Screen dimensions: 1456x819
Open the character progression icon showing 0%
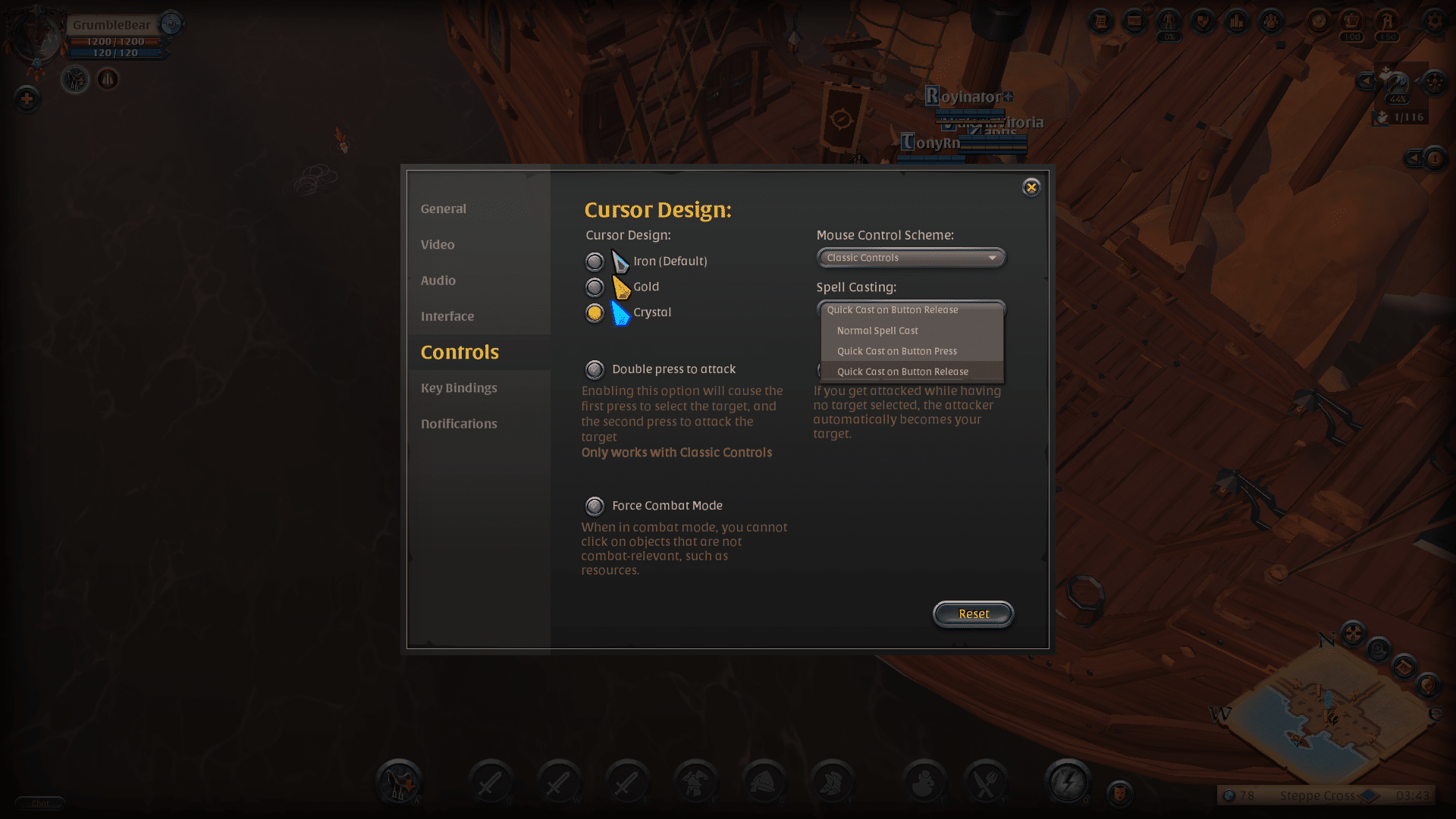(1168, 20)
